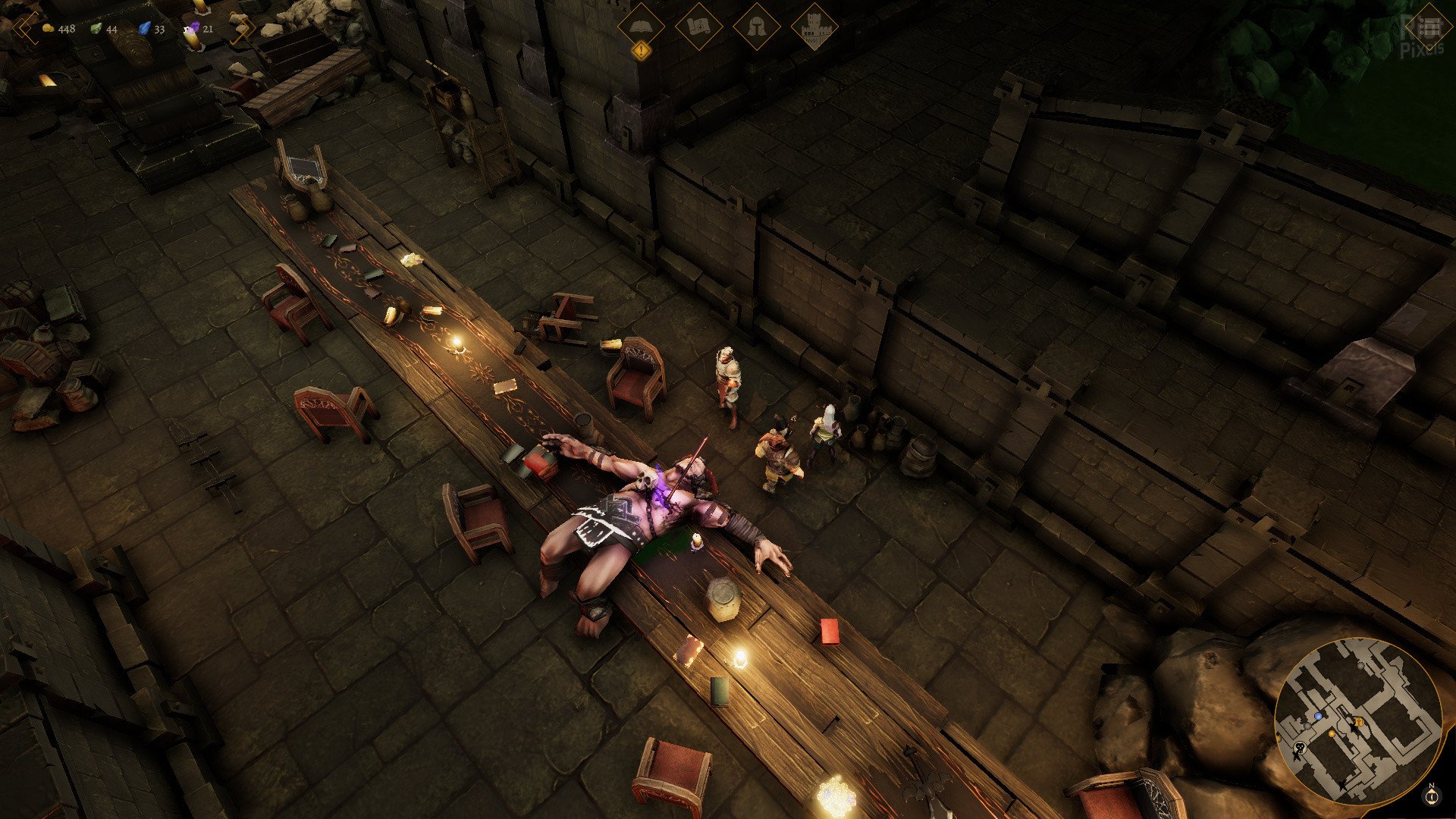Select the golden helmet minimap marker
1456x819 pixels.
coord(1359,722)
